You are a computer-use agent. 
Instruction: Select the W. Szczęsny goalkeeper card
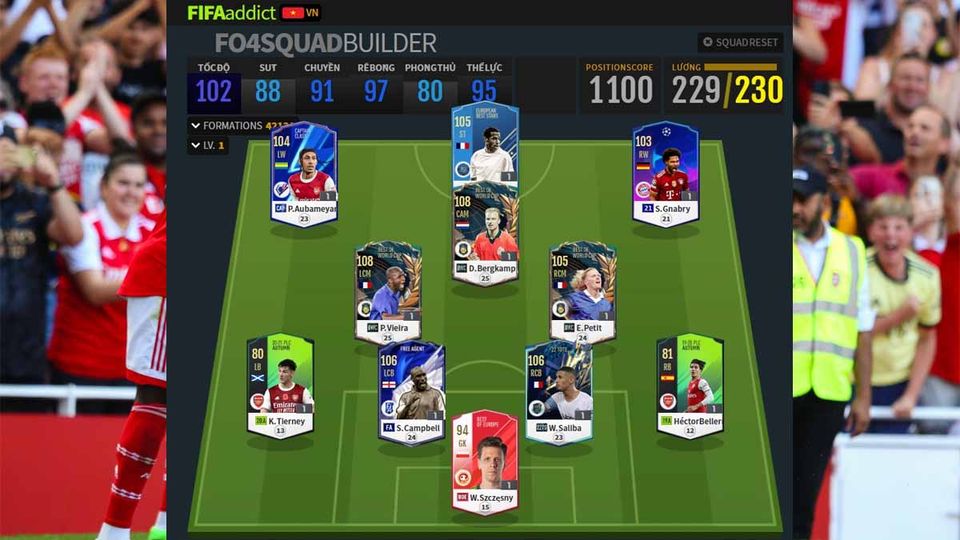click(x=484, y=461)
